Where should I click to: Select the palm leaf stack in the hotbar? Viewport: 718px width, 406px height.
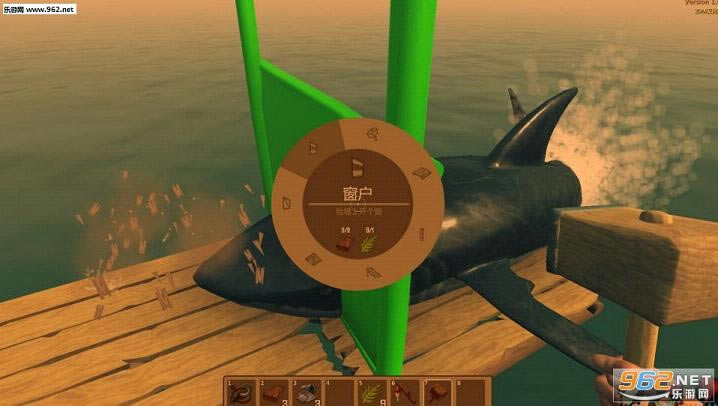click(x=372, y=392)
